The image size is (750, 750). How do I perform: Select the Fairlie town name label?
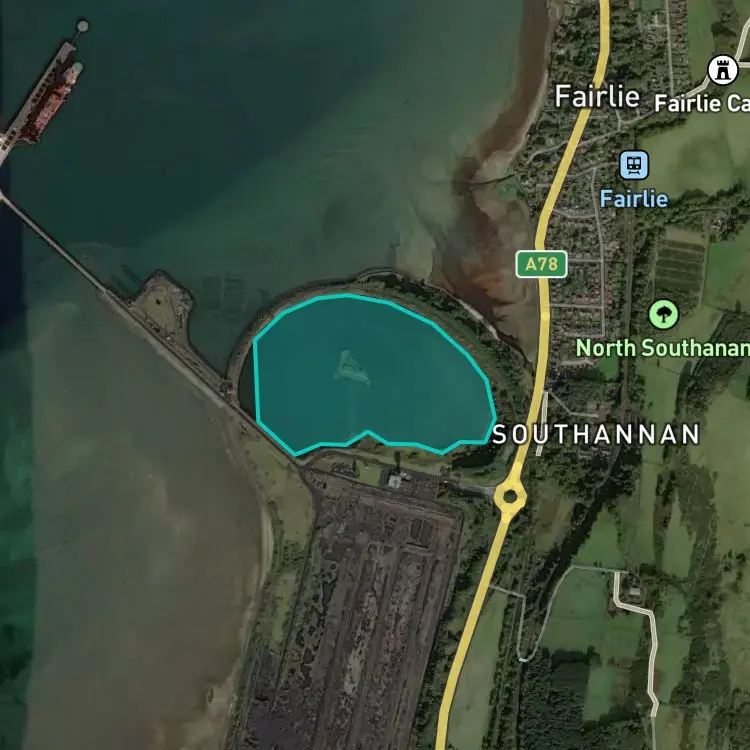[597, 97]
